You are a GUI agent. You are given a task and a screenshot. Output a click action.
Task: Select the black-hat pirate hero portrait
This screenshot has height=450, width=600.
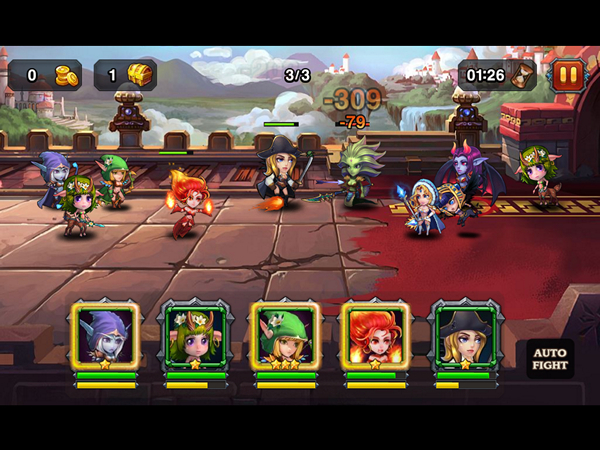tap(464, 336)
